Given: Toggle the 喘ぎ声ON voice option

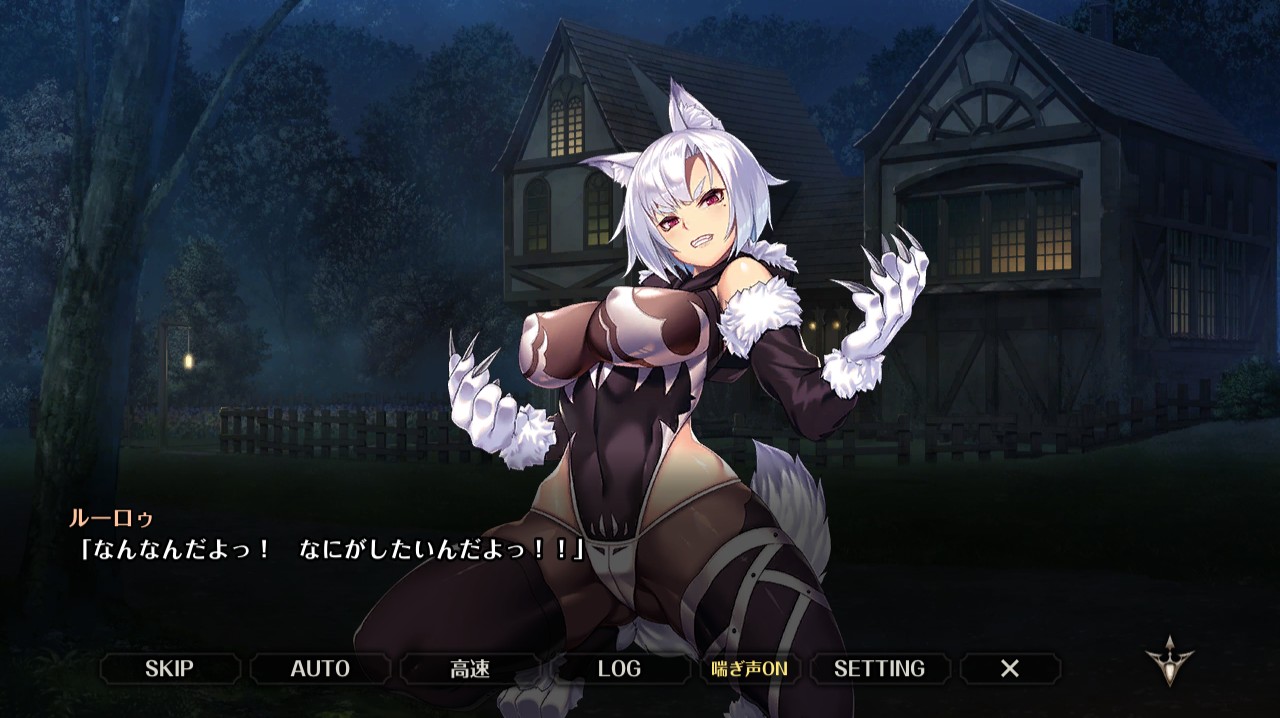Looking at the screenshot, I should [750, 668].
